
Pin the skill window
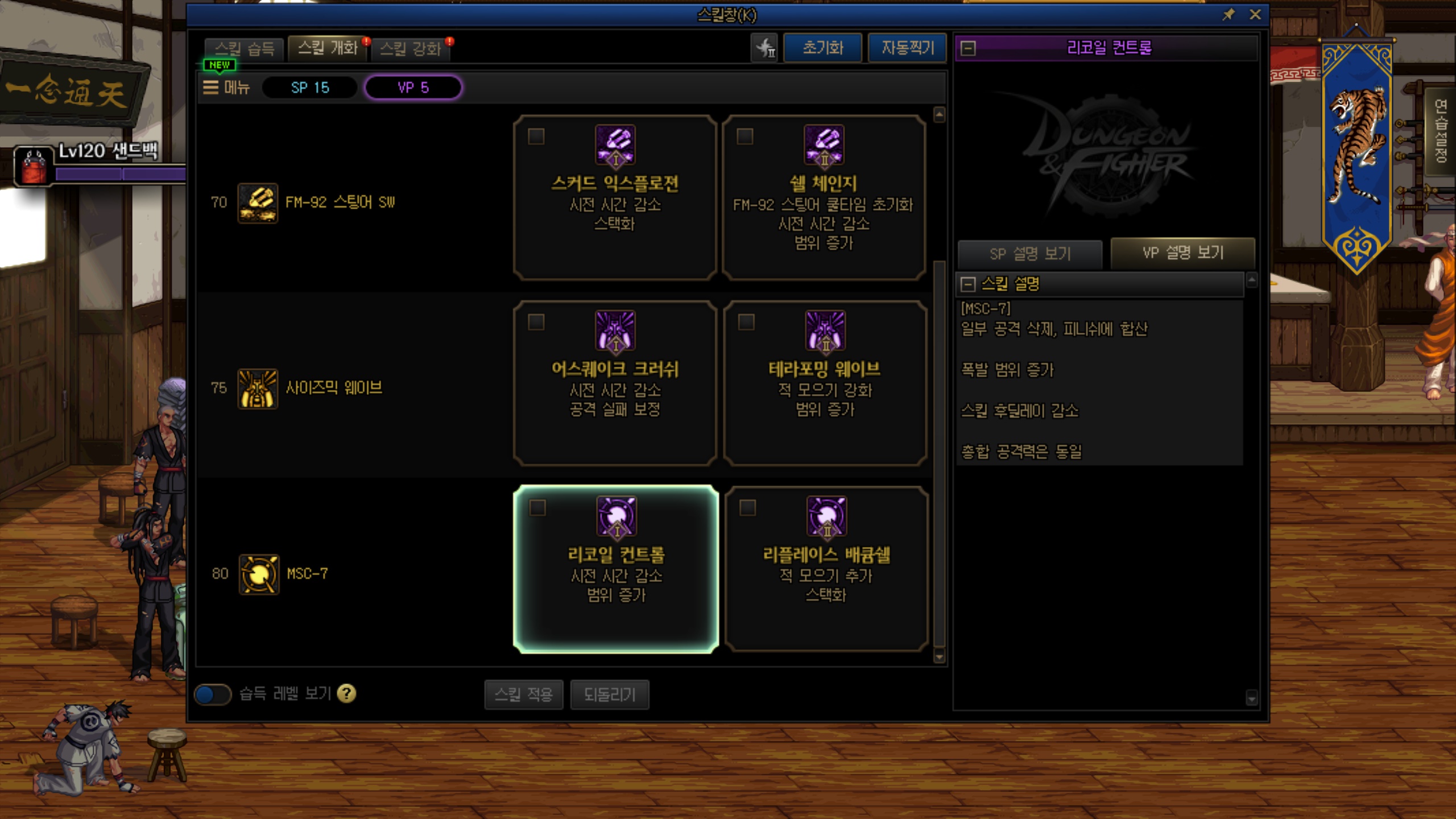(x=1228, y=15)
